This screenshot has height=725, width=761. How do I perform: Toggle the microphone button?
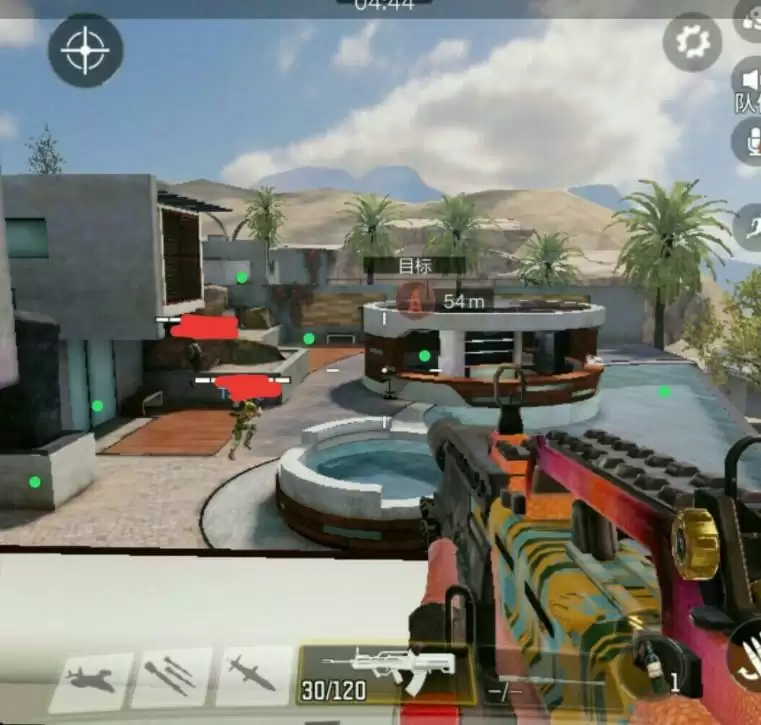click(x=749, y=141)
